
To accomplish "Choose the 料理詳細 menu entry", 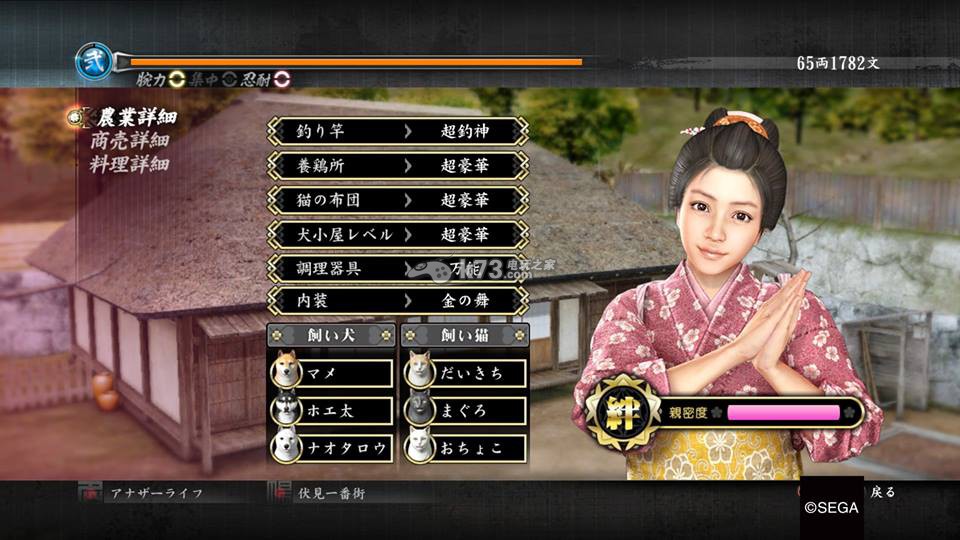I will pos(130,164).
